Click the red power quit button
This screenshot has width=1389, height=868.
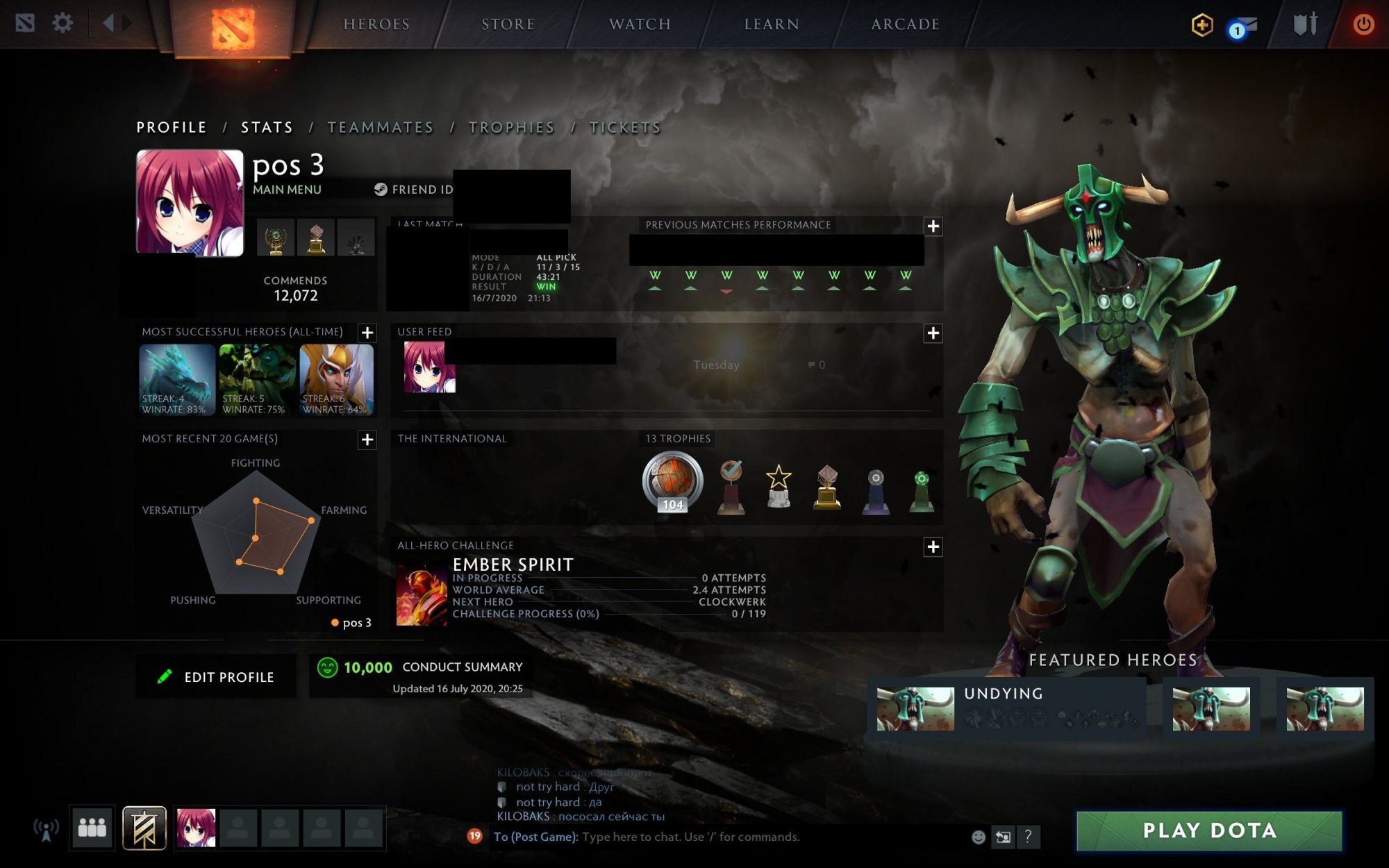pyautogui.click(x=1363, y=24)
